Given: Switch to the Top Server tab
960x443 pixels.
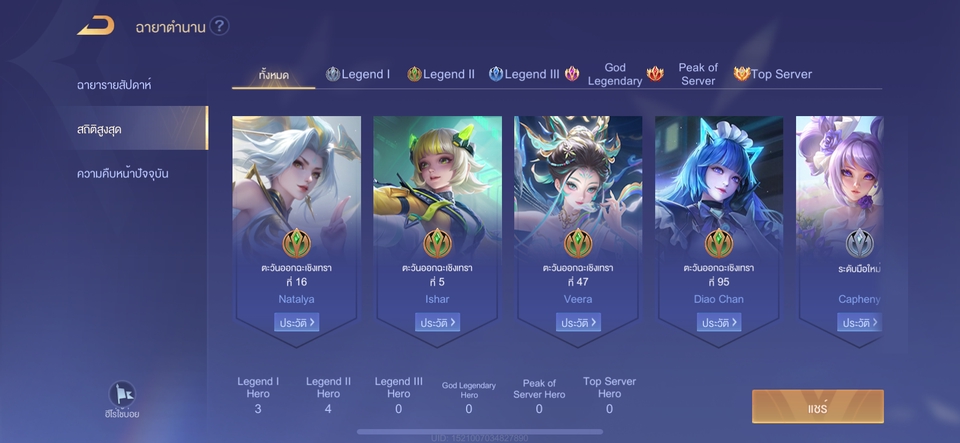Looking at the screenshot, I should (x=773, y=75).
